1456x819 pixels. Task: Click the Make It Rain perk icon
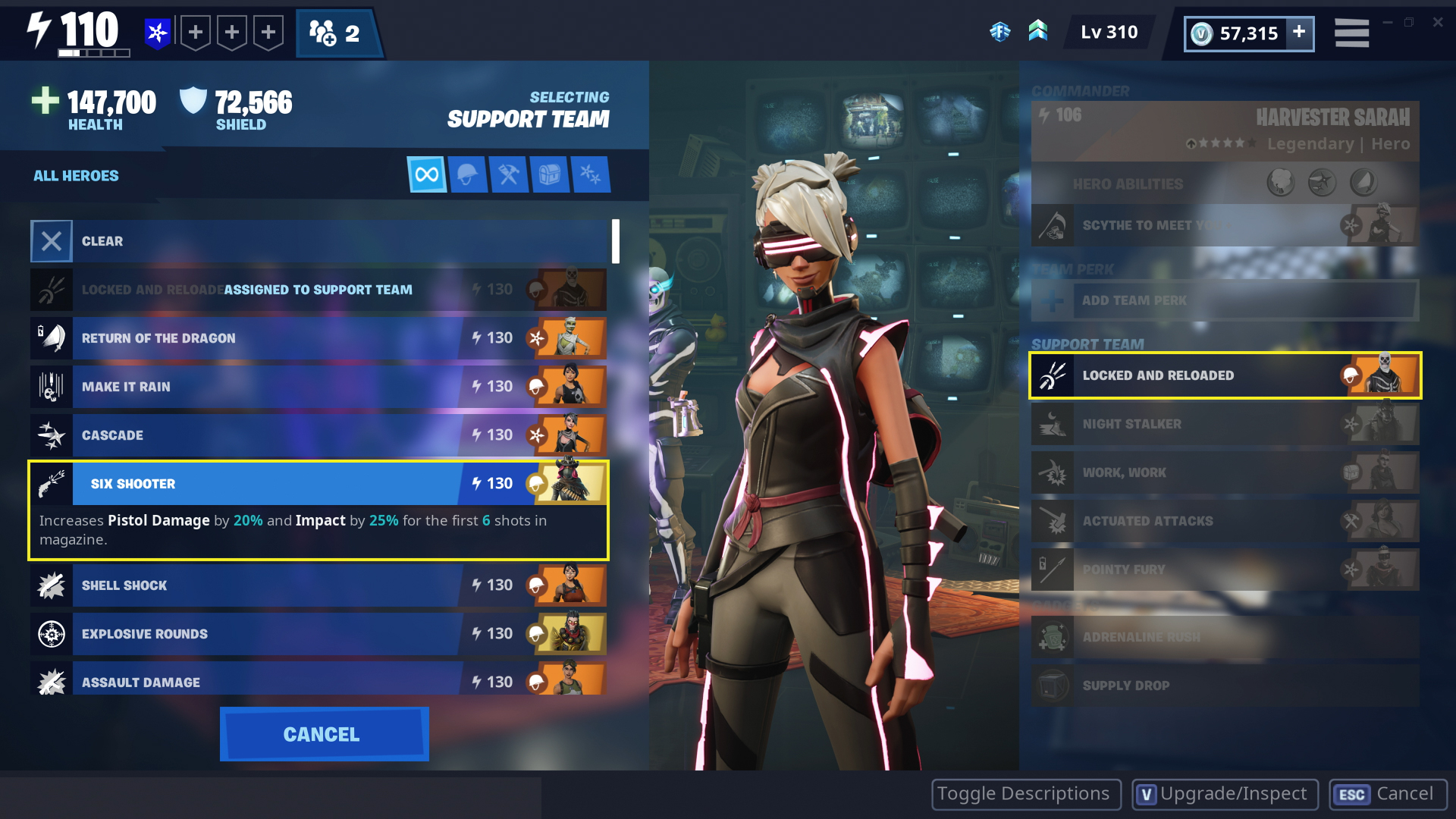[51, 386]
